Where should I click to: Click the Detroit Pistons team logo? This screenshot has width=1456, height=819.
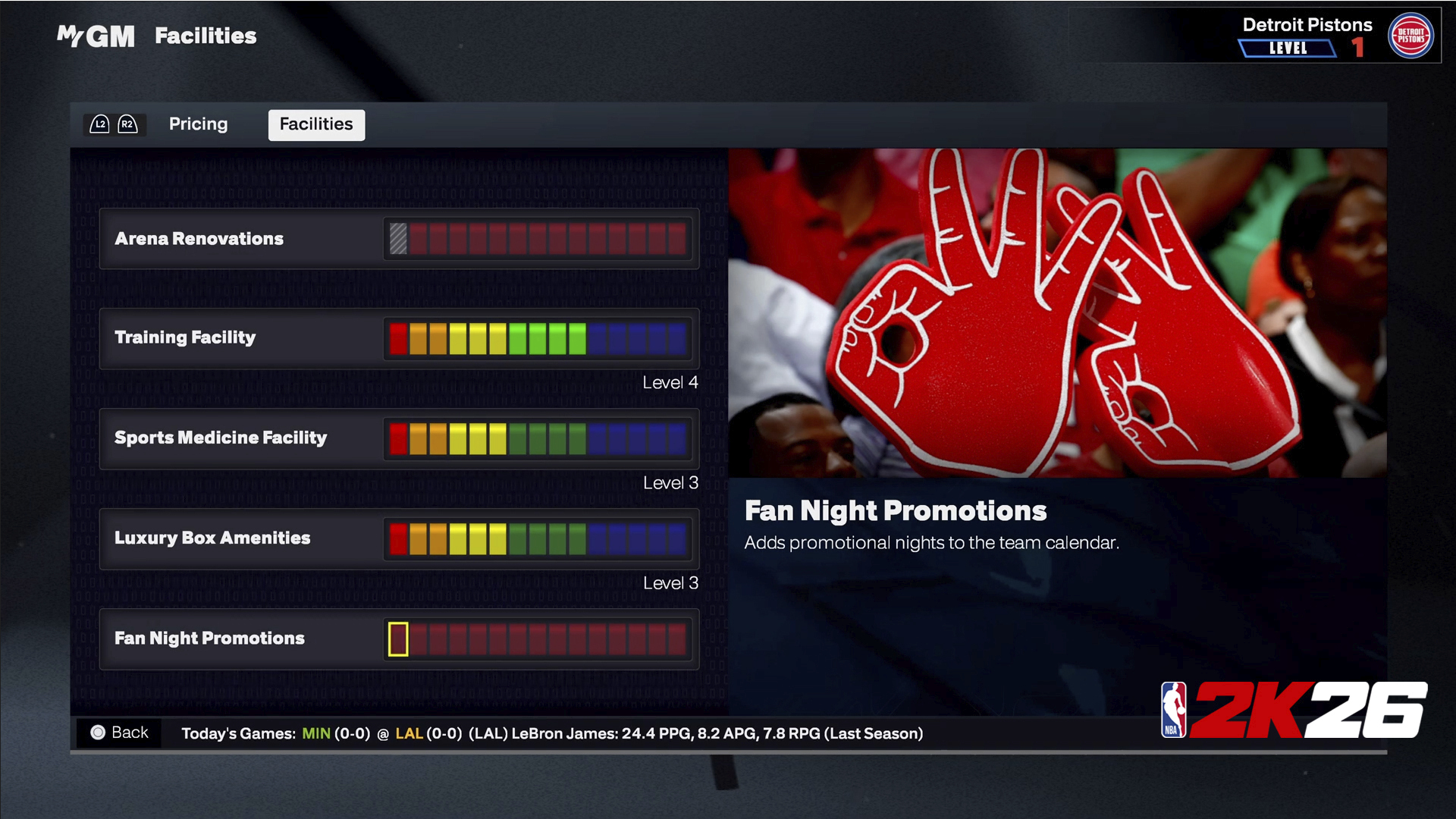pos(1410,36)
